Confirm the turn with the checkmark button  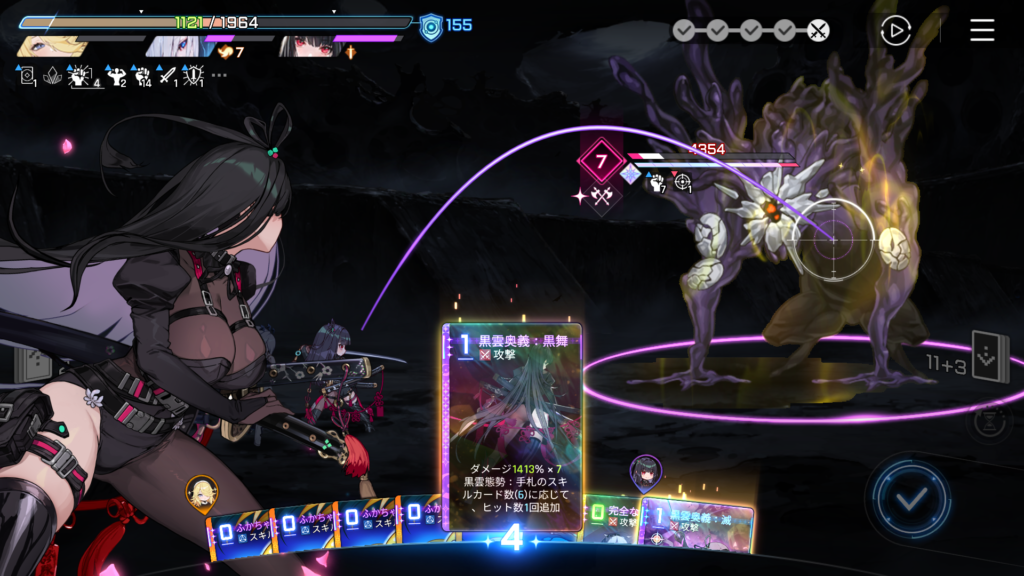click(x=910, y=497)
